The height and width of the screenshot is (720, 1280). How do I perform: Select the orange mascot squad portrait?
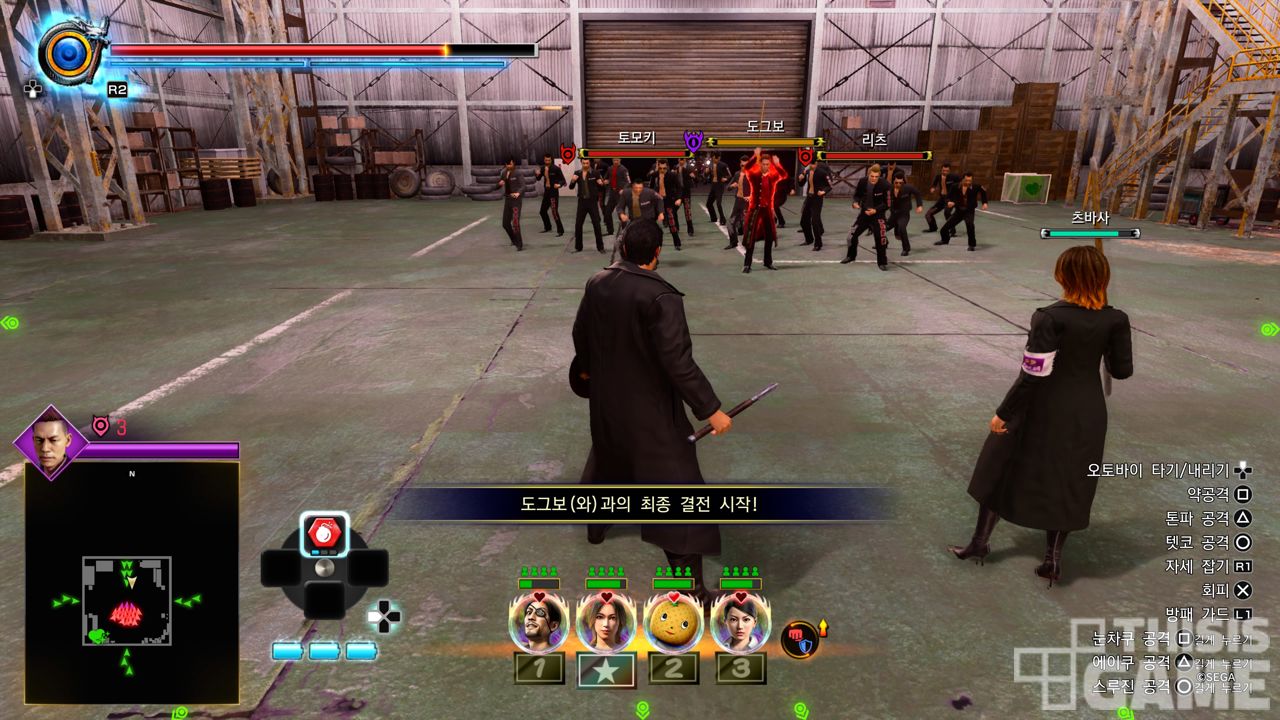point(673,621)
